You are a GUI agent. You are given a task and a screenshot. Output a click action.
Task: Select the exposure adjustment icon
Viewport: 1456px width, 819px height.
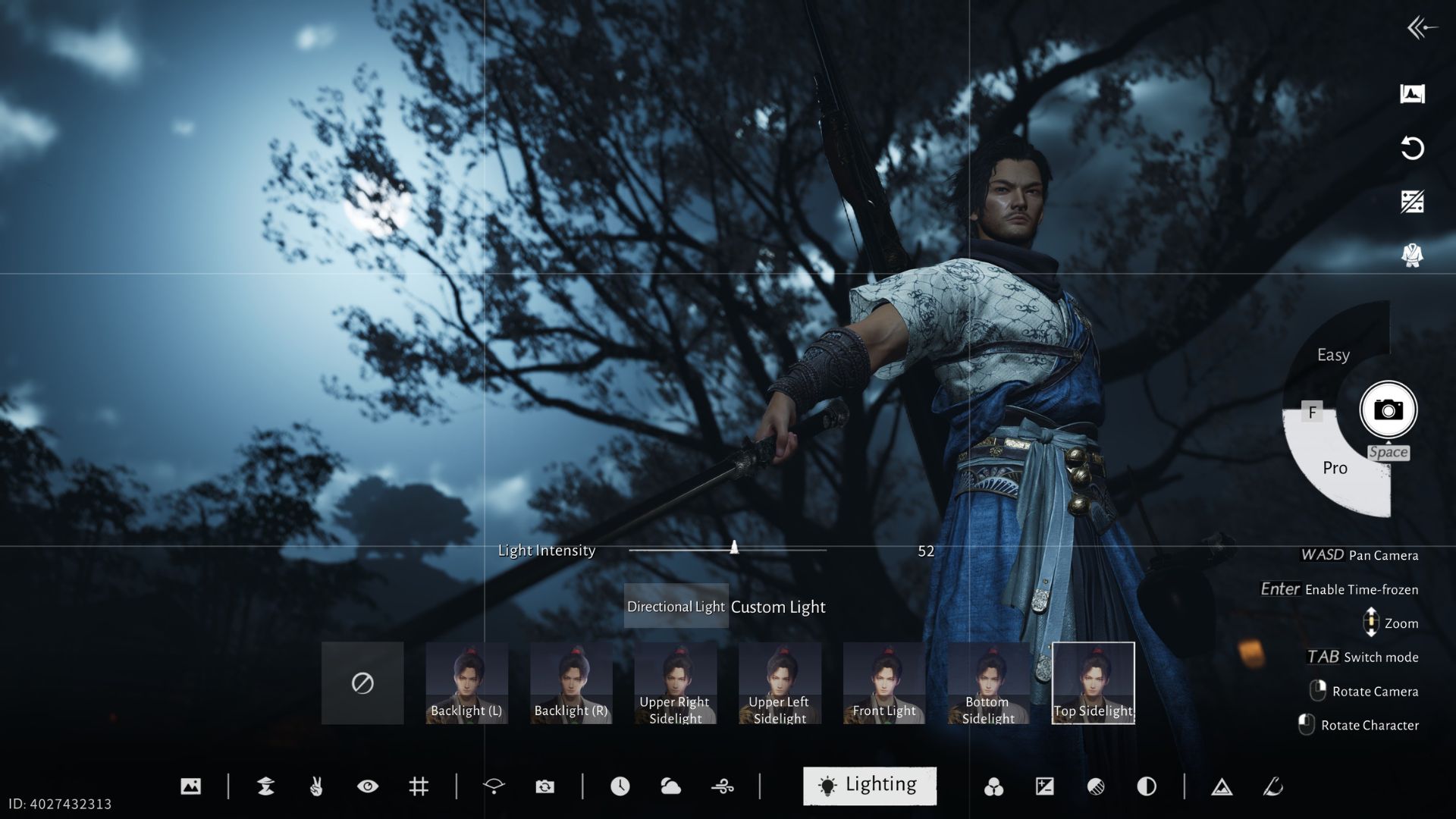pos(1044,786)
